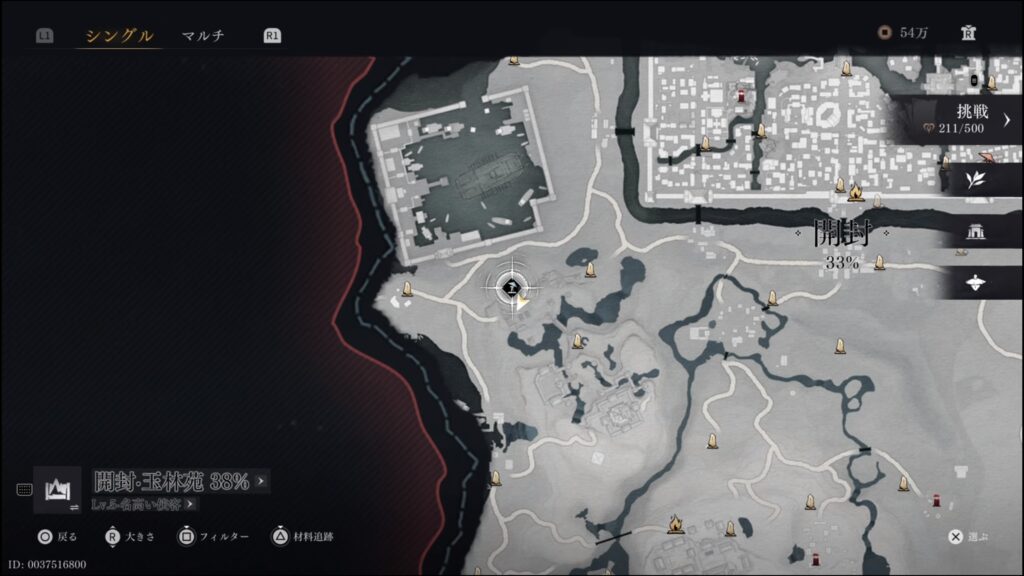Viewport: 1024px width, 576px height.
Task: Click the region switch map thumbnail
Action: 57,490
